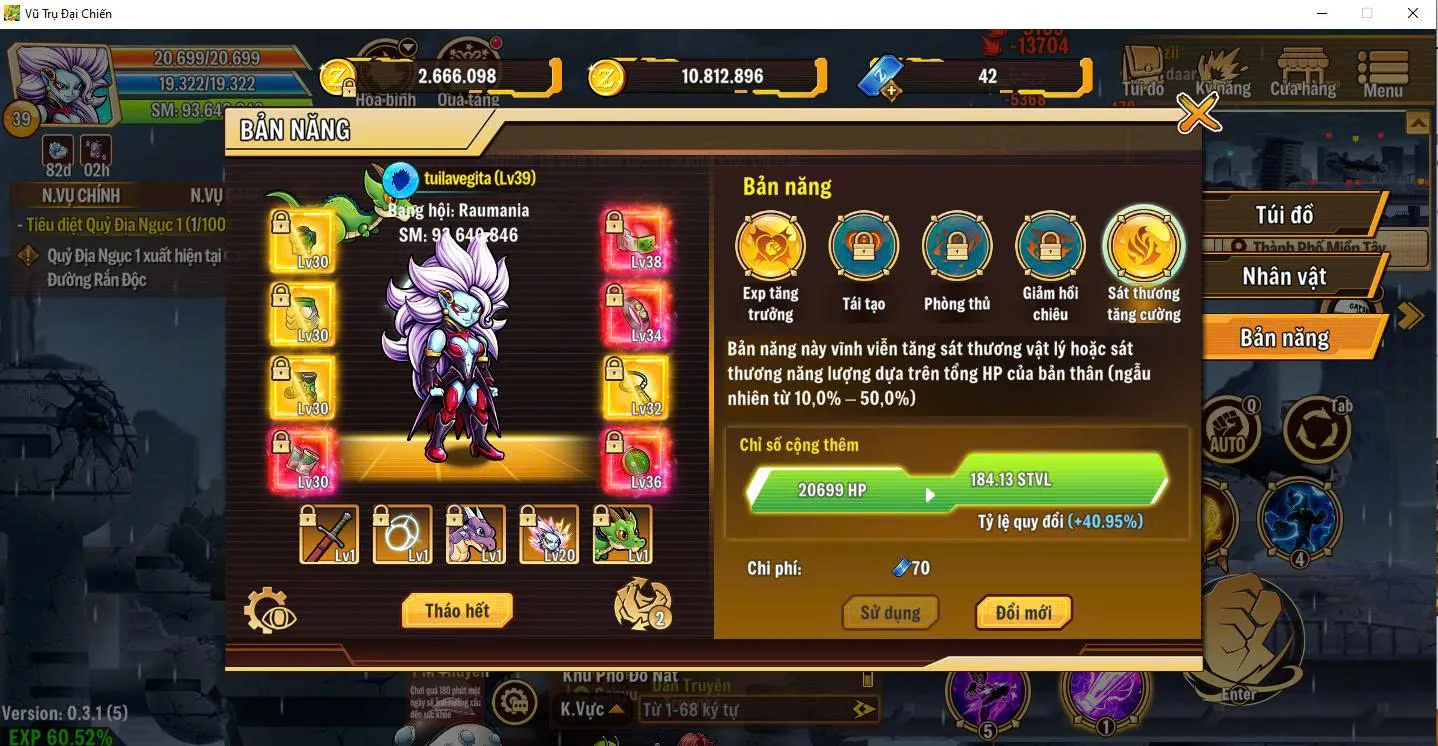
Task: View the Phòng thủ innate ability
Action: point(955,245)
